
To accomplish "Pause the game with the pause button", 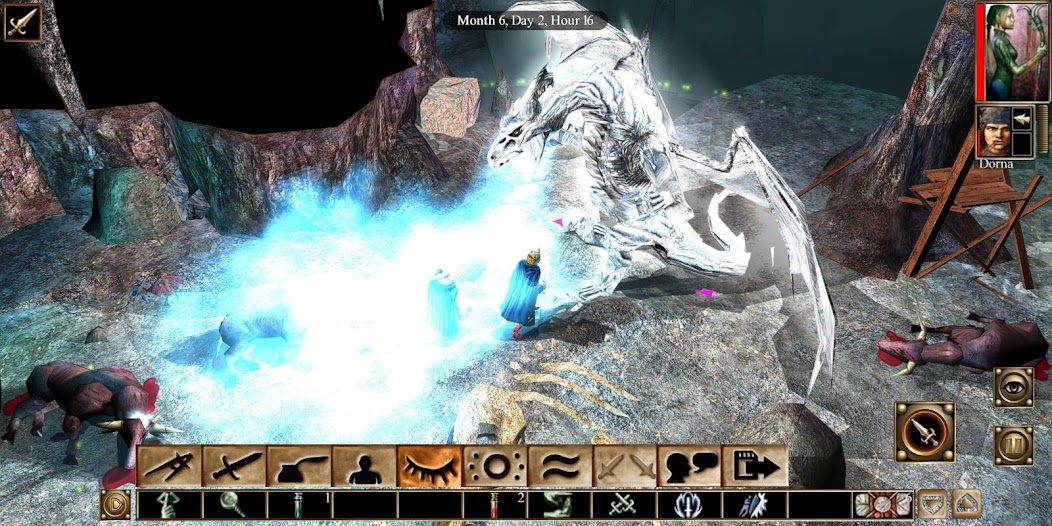I will point(1013,446).
